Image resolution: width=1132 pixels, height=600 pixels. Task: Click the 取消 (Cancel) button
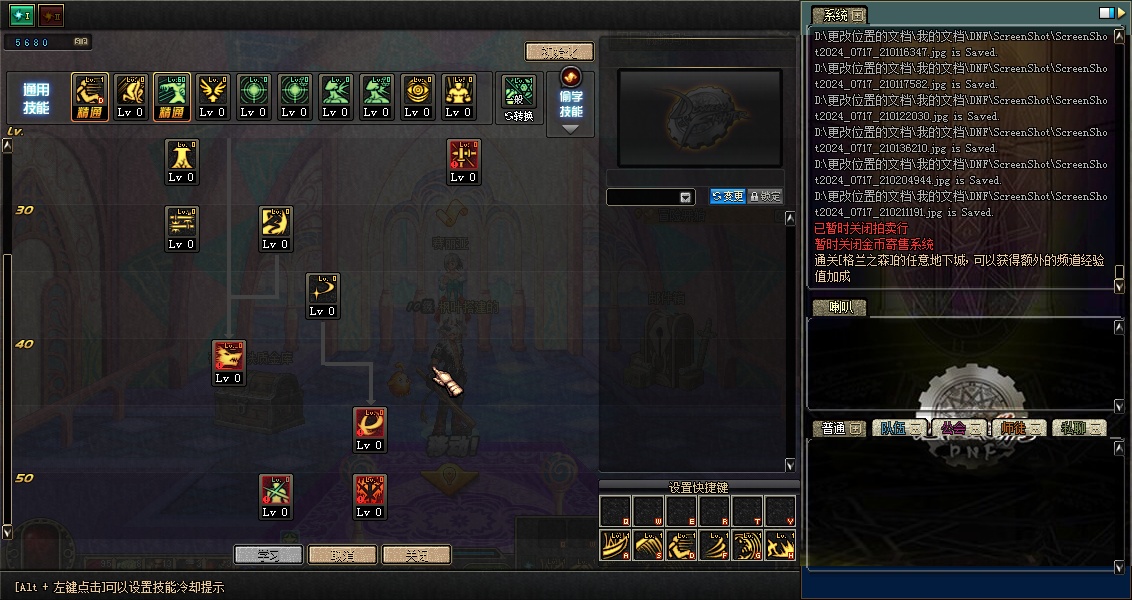pos(342,554)
